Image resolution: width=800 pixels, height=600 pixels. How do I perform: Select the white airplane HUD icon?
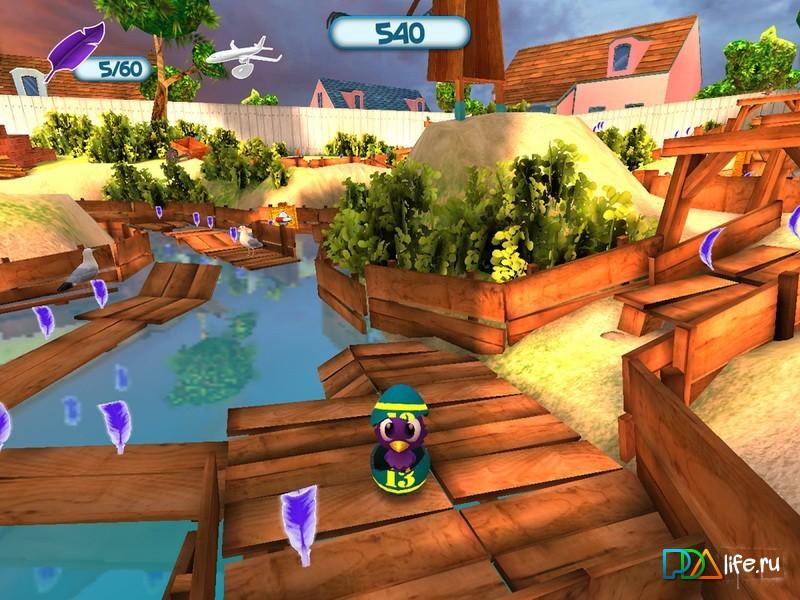tap(238, 55)
